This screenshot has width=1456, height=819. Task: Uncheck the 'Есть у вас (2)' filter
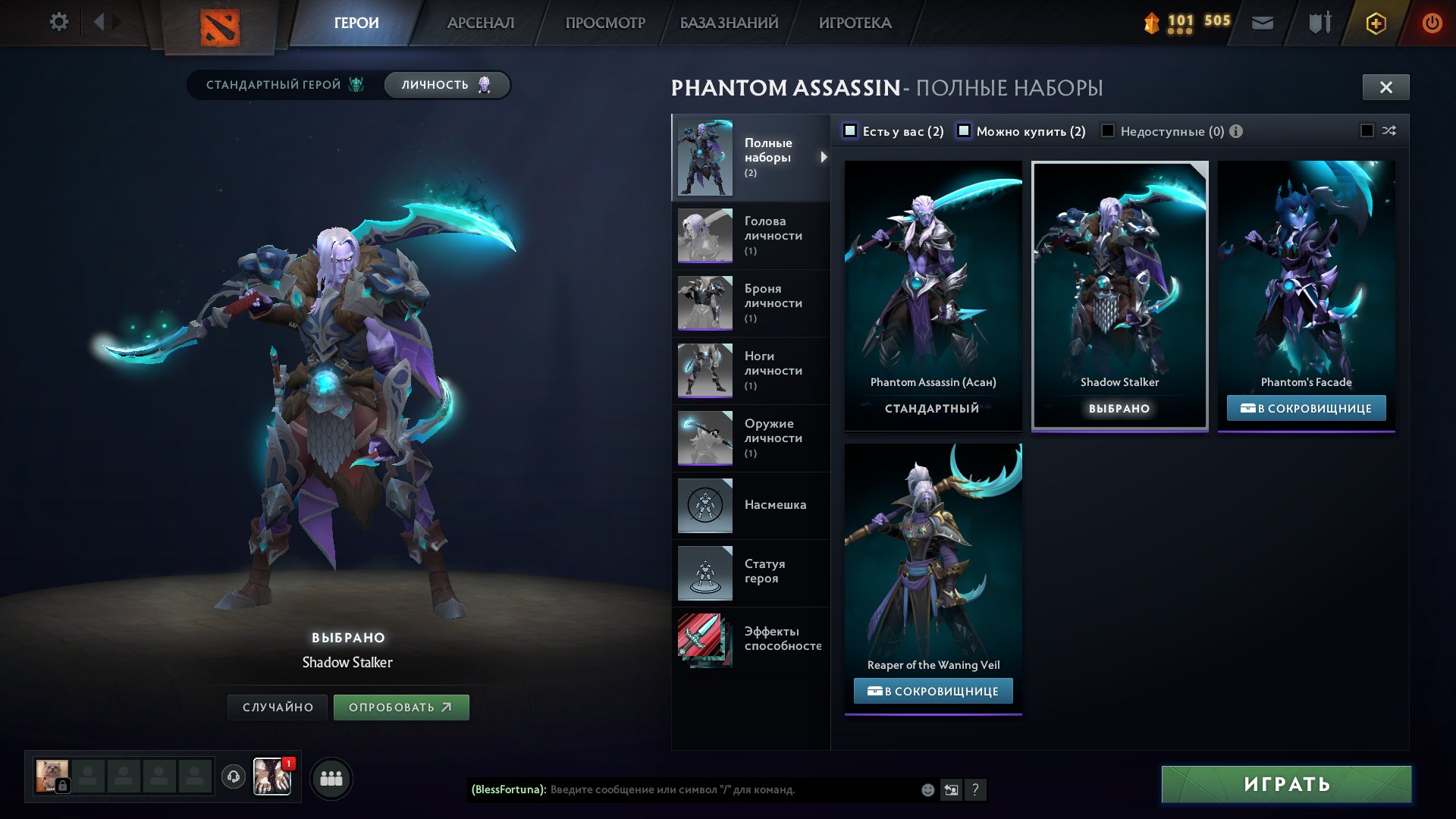click(x=852, y=130)
